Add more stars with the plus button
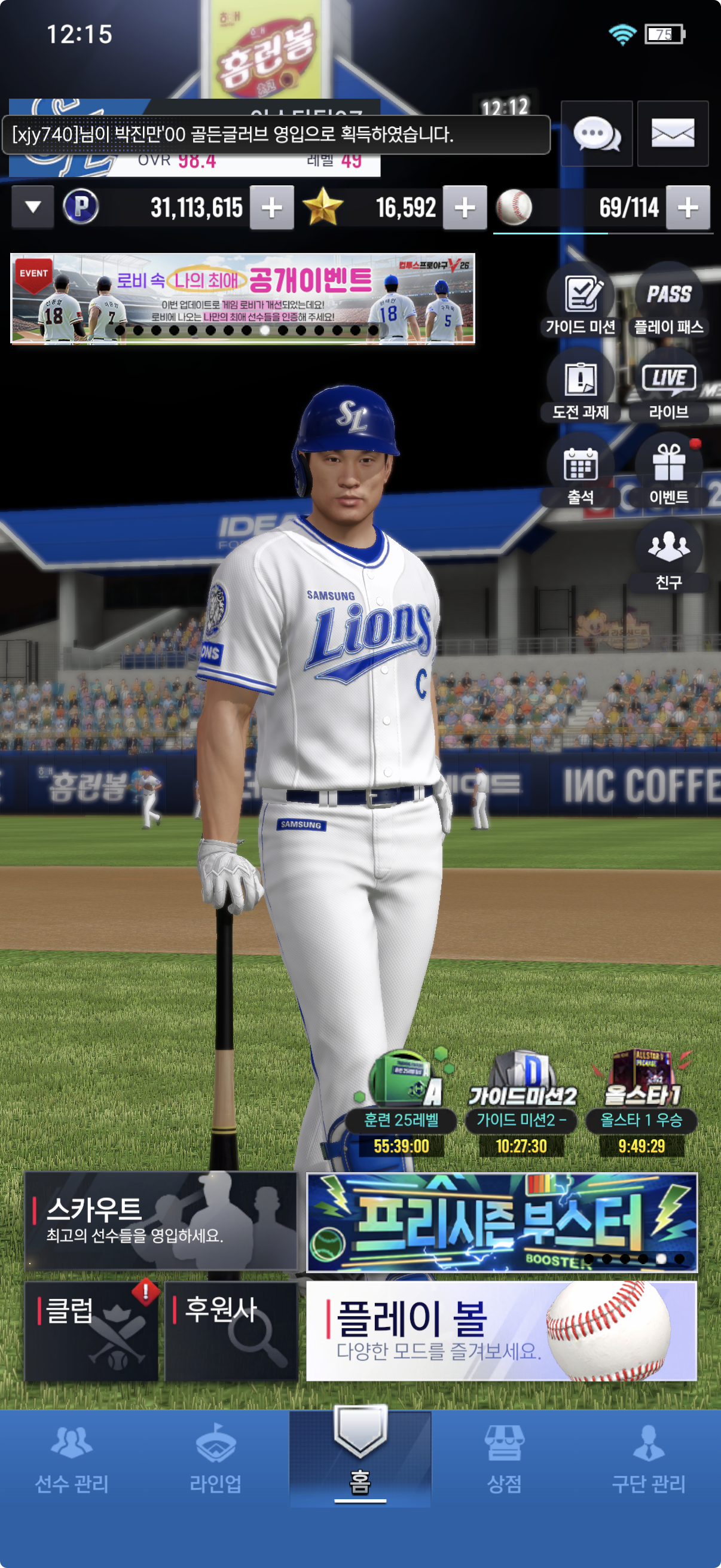 [465, 208]
